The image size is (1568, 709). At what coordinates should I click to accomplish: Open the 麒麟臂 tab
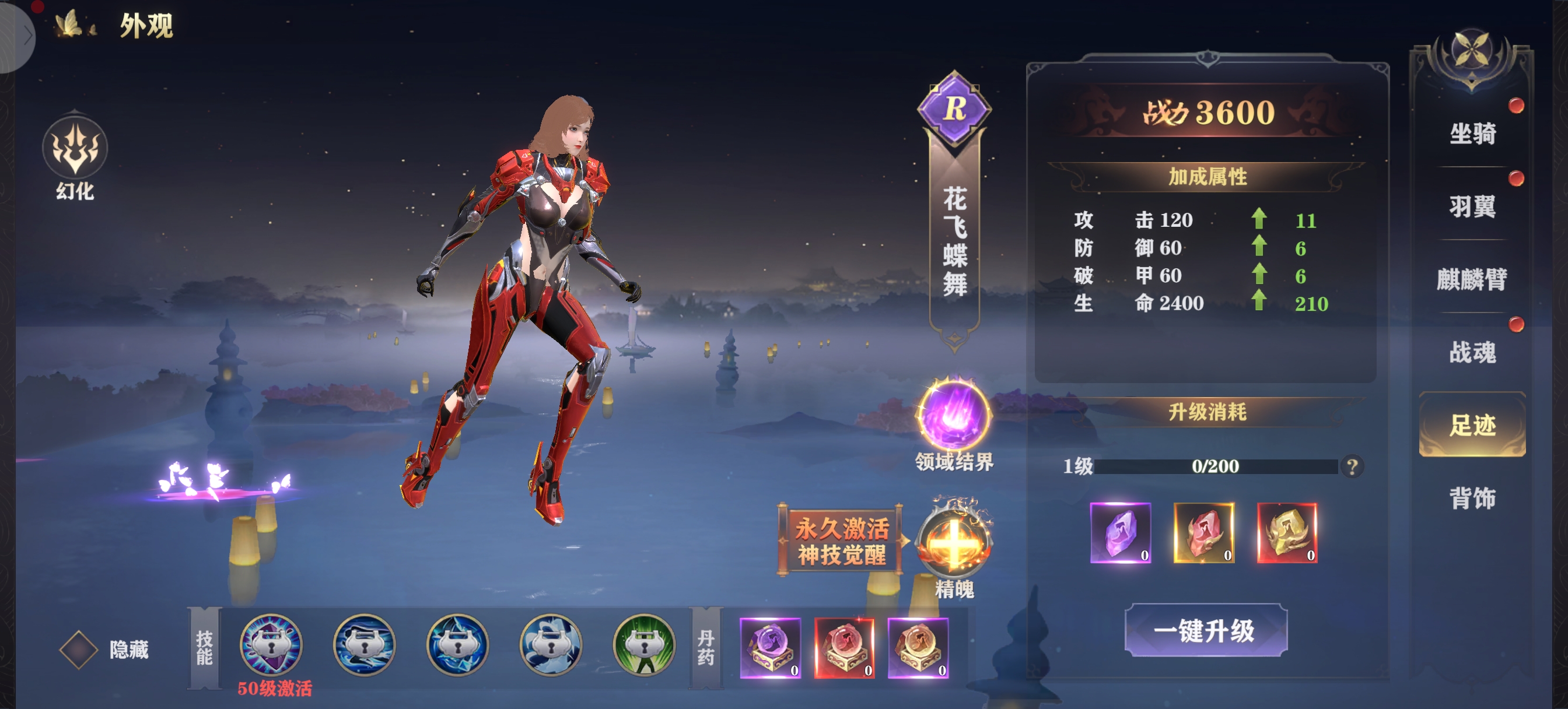(1472, 279)
